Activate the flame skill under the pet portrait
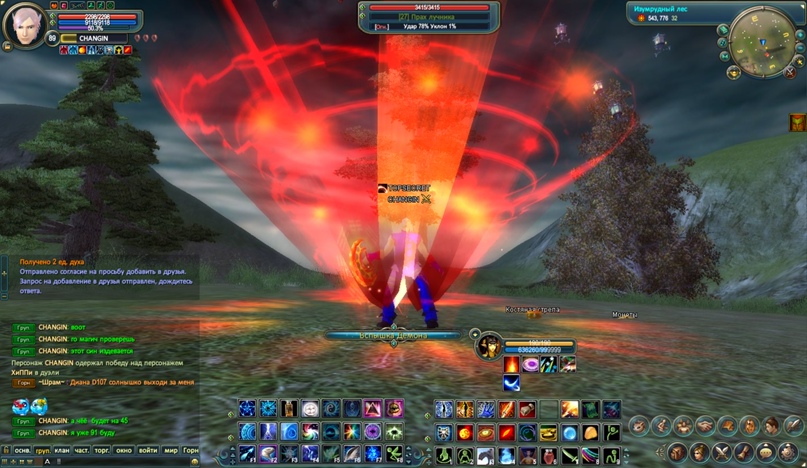The image size is (807, 468). pos(511,365)
